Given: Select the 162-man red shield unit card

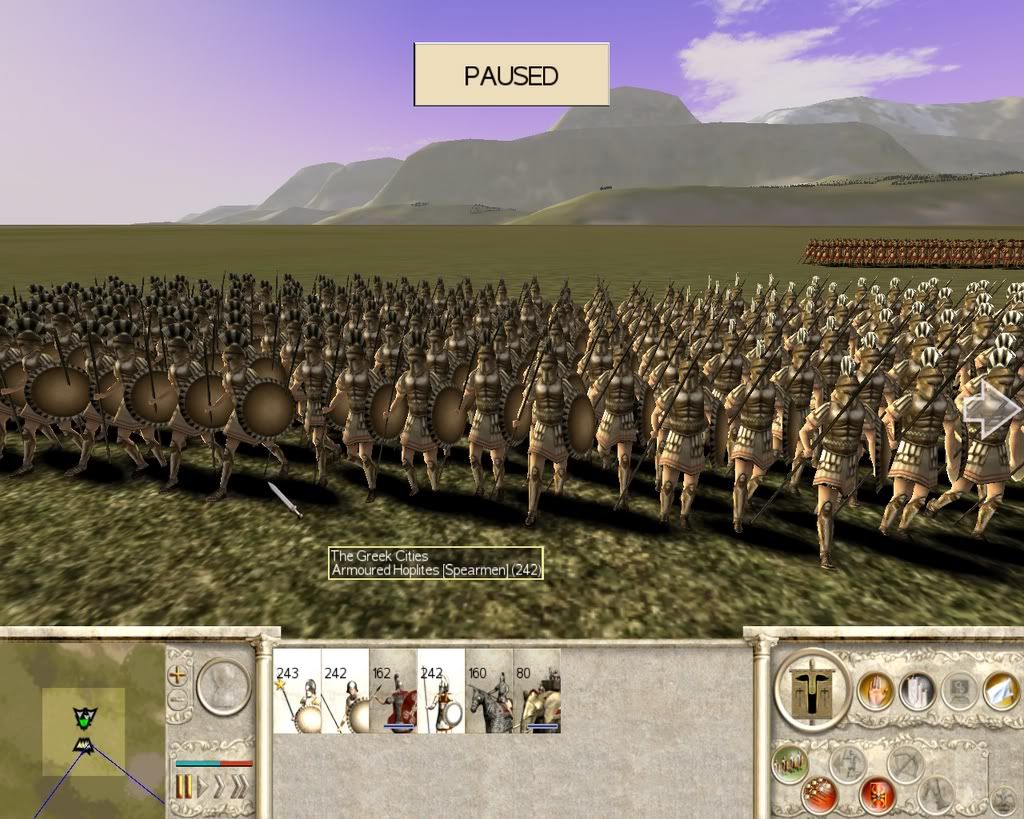Looking at the screenshot, I should [x=393, y=690].
